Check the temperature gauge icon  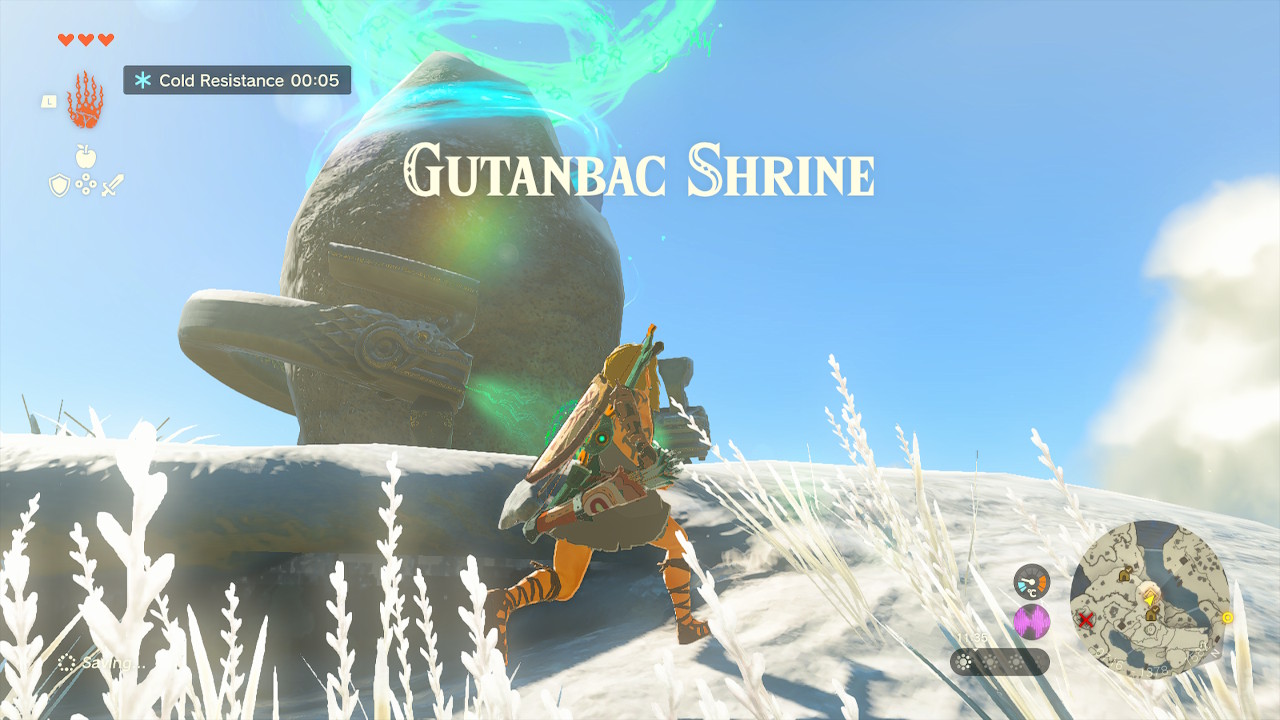pos(1031,581)
